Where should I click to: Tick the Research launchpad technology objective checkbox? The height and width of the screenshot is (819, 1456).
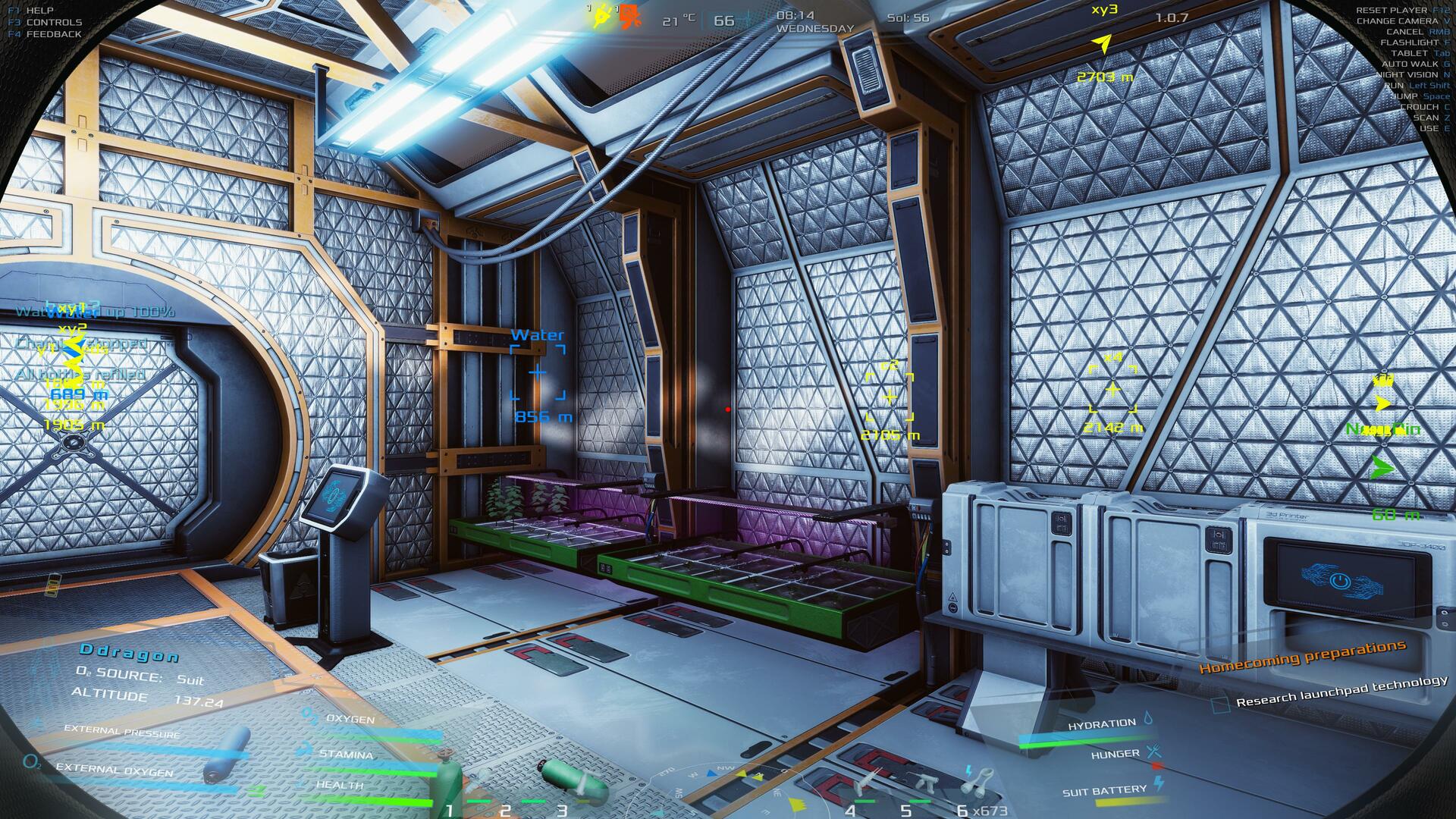click(1219, 704)
